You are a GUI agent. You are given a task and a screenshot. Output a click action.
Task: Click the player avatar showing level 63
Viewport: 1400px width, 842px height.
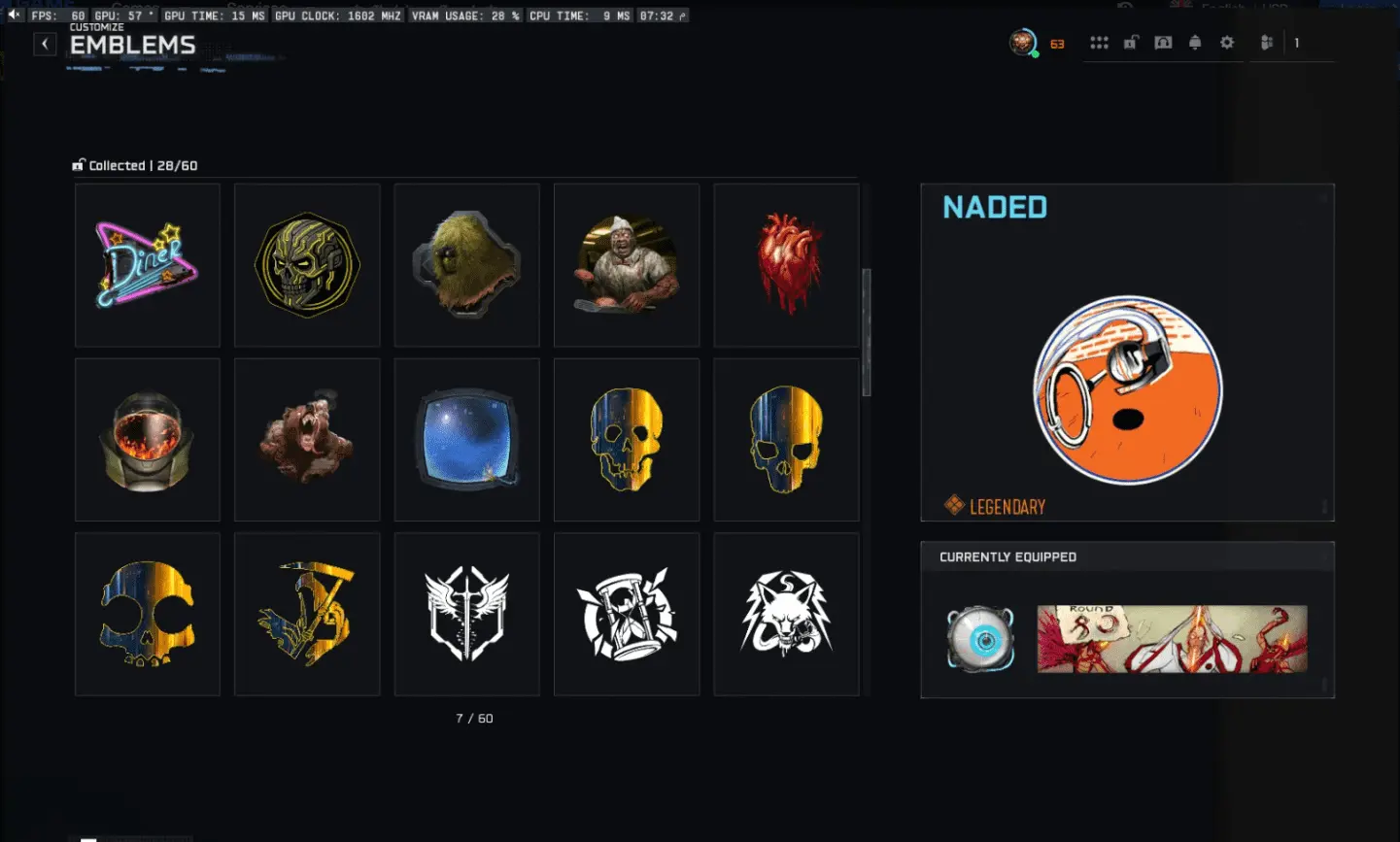[x=1021, y=43]
